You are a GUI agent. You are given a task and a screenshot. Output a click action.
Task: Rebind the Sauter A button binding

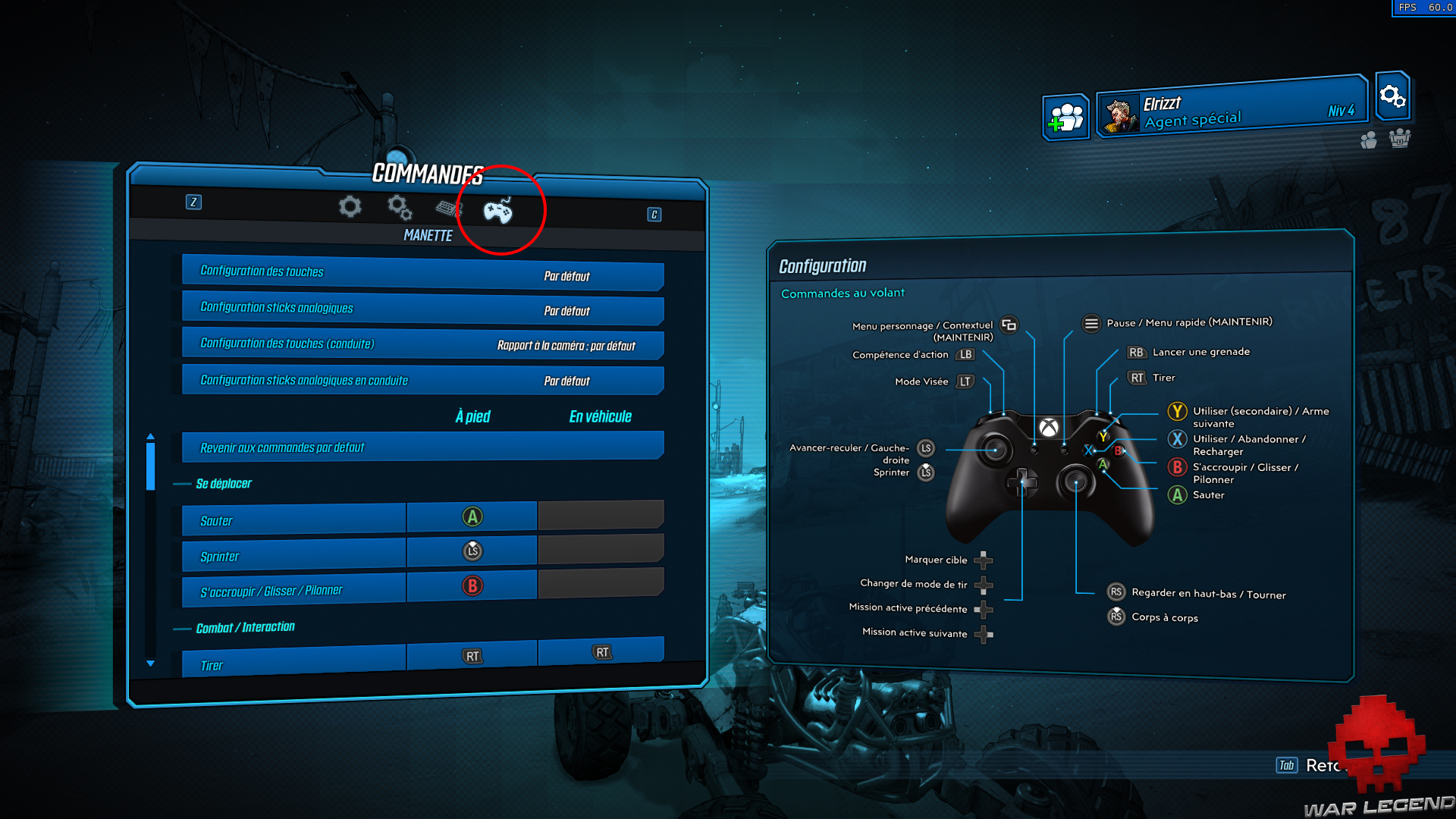coord(472,516)
